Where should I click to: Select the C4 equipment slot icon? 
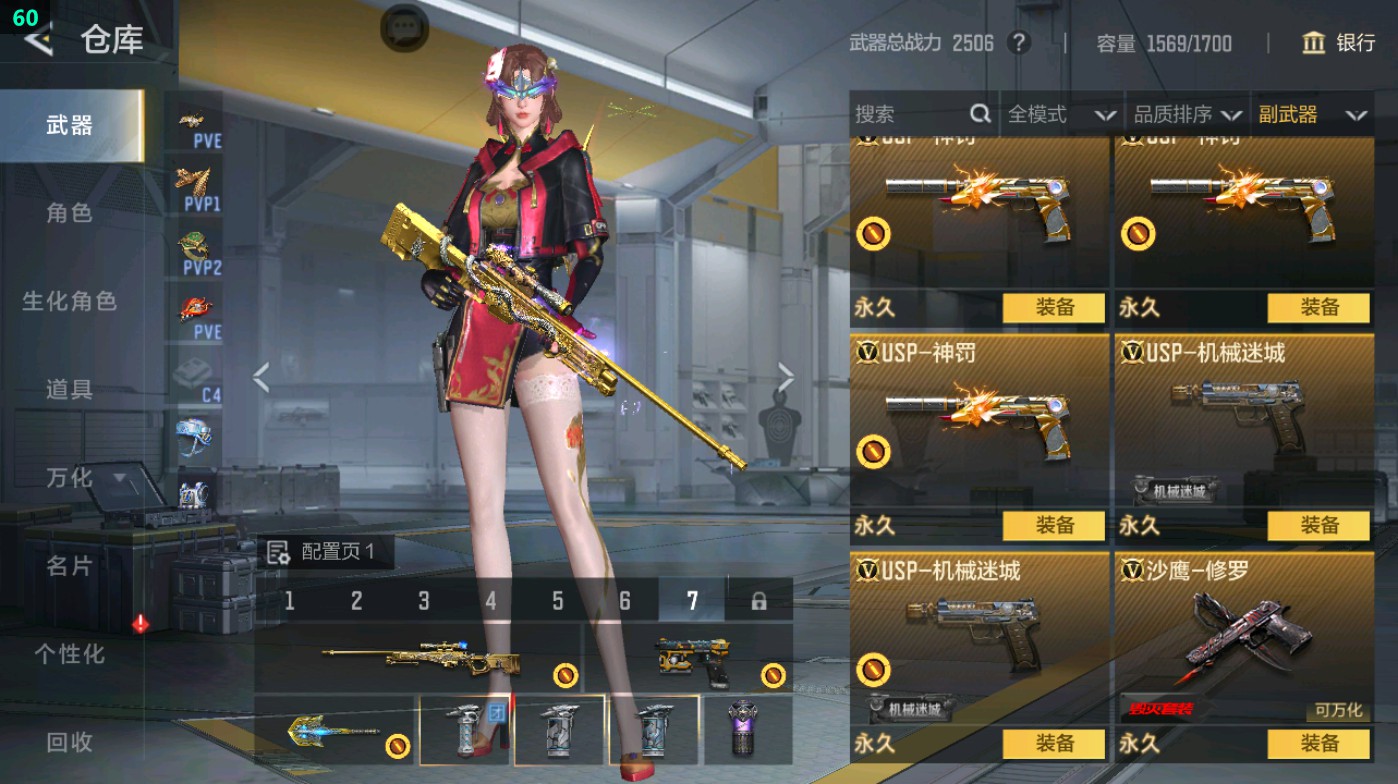196,370
